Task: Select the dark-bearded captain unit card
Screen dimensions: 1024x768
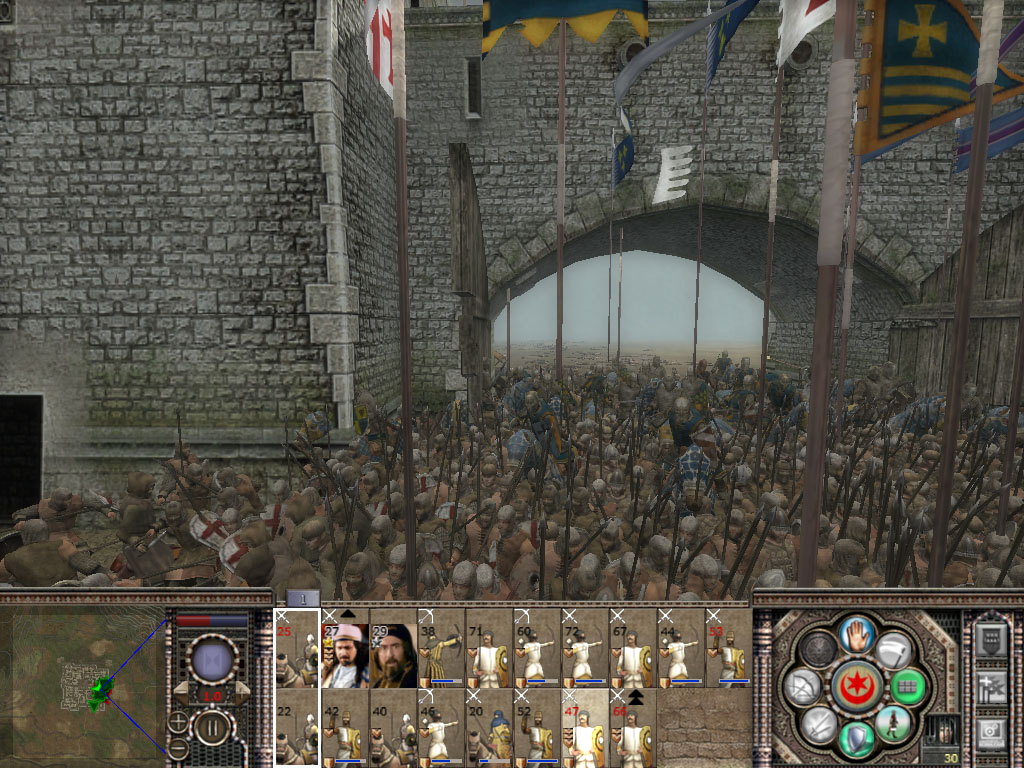Action: 393,648
